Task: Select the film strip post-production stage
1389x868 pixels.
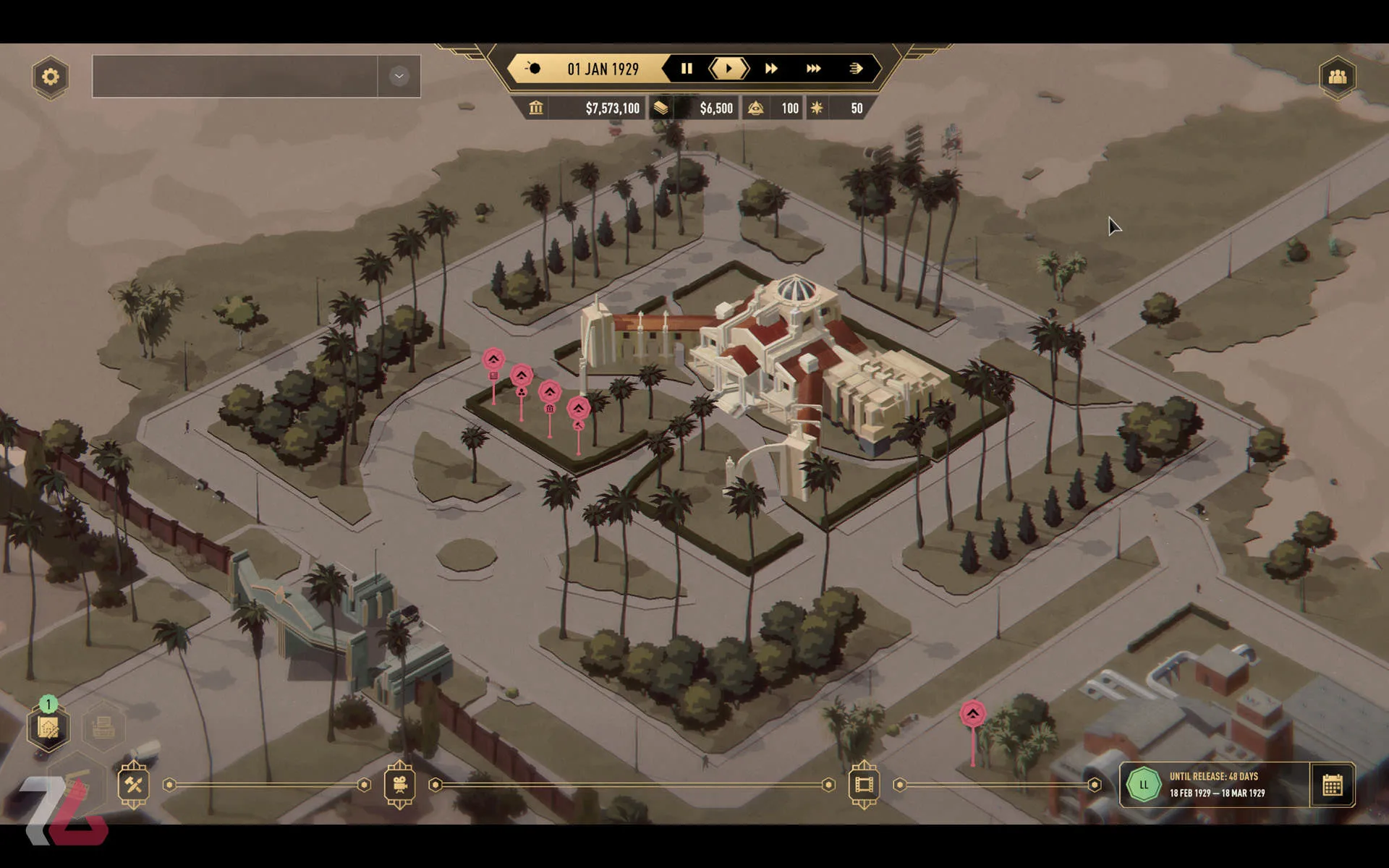Action: [864, 785]
